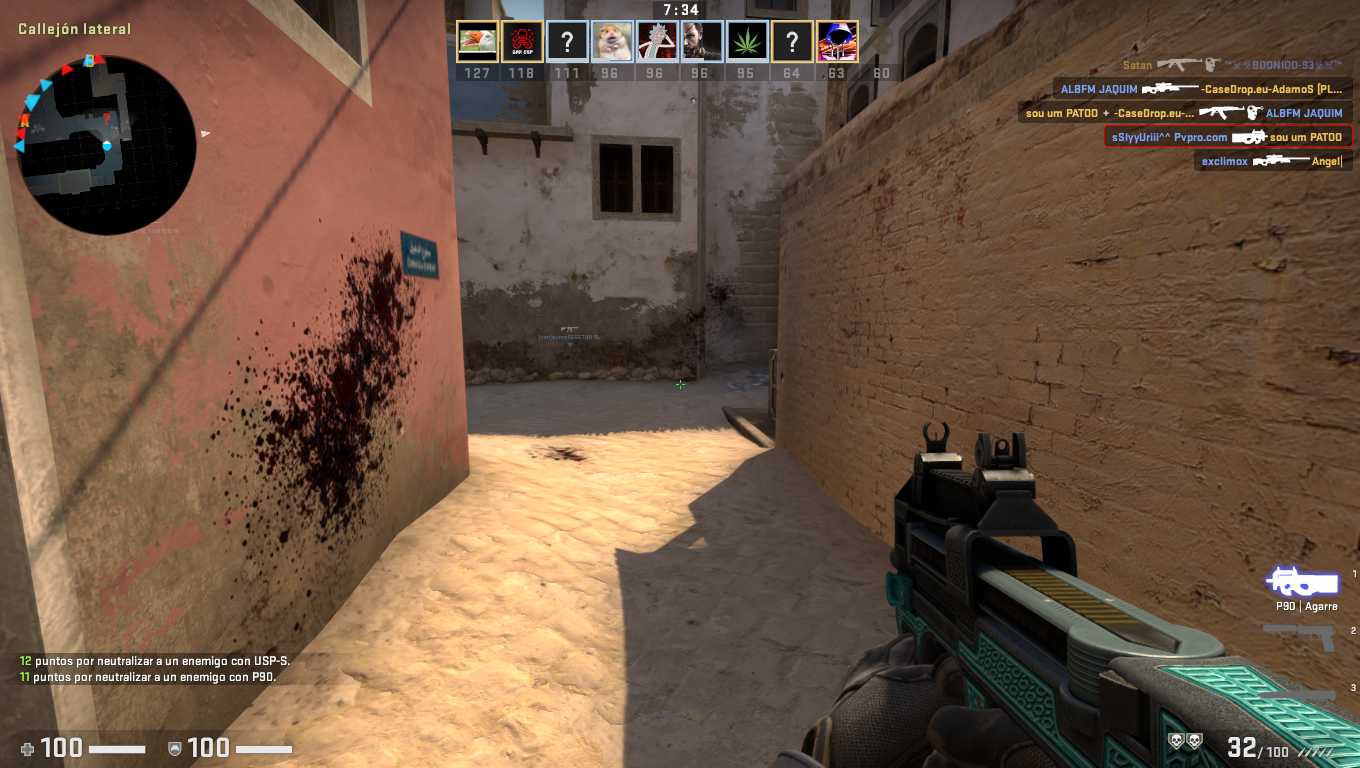
Task: Click the red-outlined sSlyyUriii kill feed entry
Action: [x=1227, y=137]
